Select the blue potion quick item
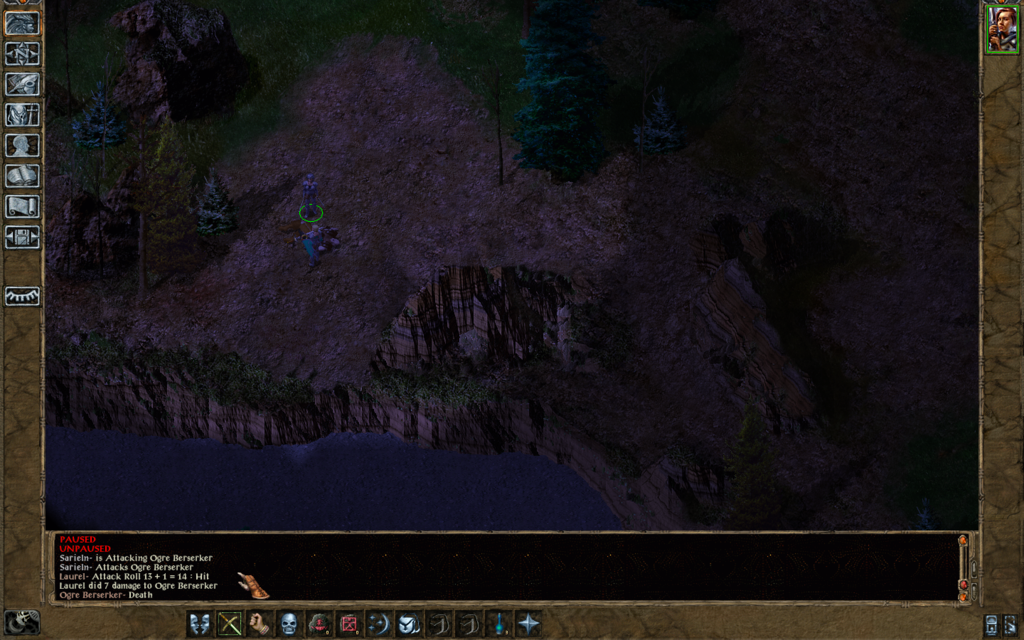The height and width of the screenshot is (640, 1024). [498, 624]
